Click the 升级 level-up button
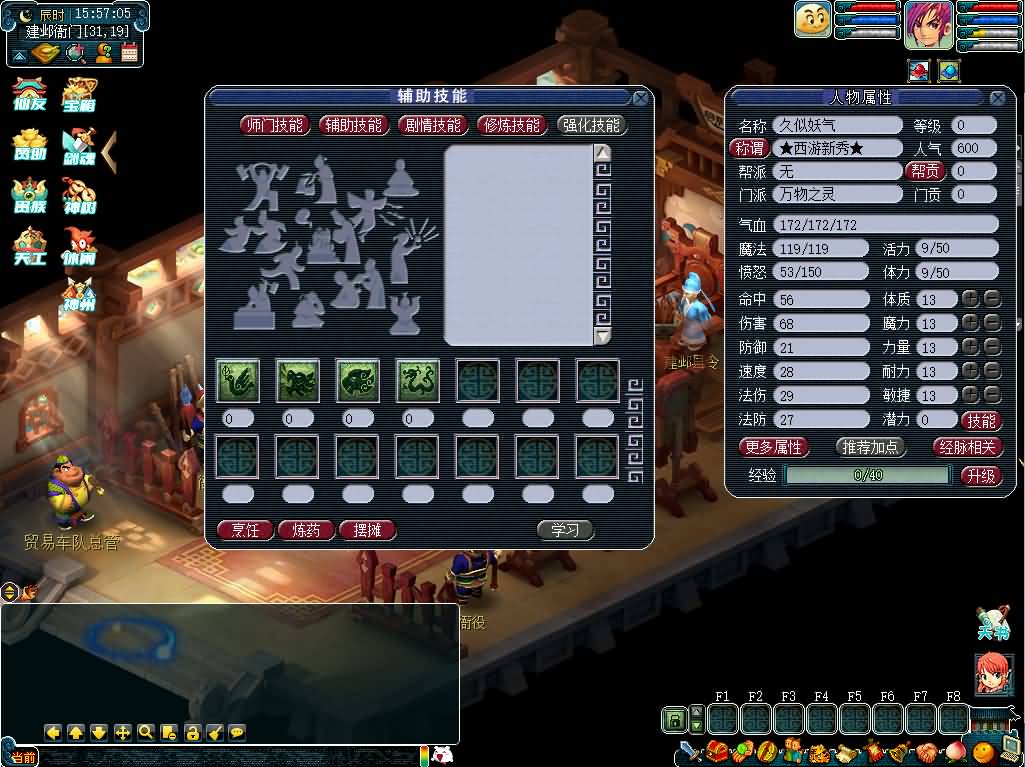The width and height of the screenshot is (1025, 767). [x=981, y=476]
